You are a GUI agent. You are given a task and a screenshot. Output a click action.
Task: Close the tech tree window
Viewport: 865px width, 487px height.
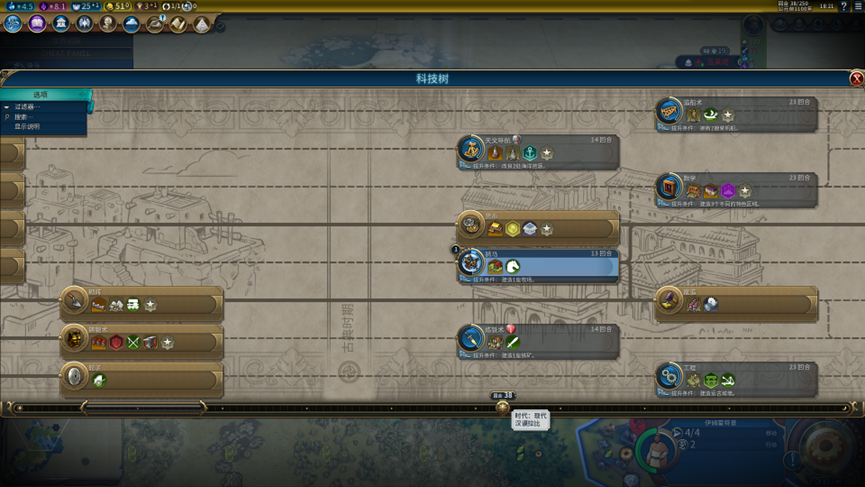point(856,79)
